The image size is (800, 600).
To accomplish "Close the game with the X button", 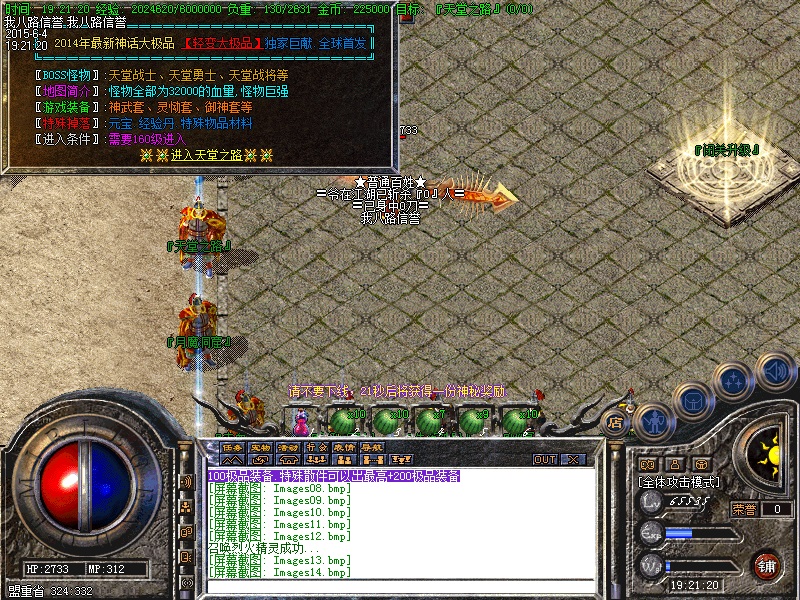I will [573, 459].
